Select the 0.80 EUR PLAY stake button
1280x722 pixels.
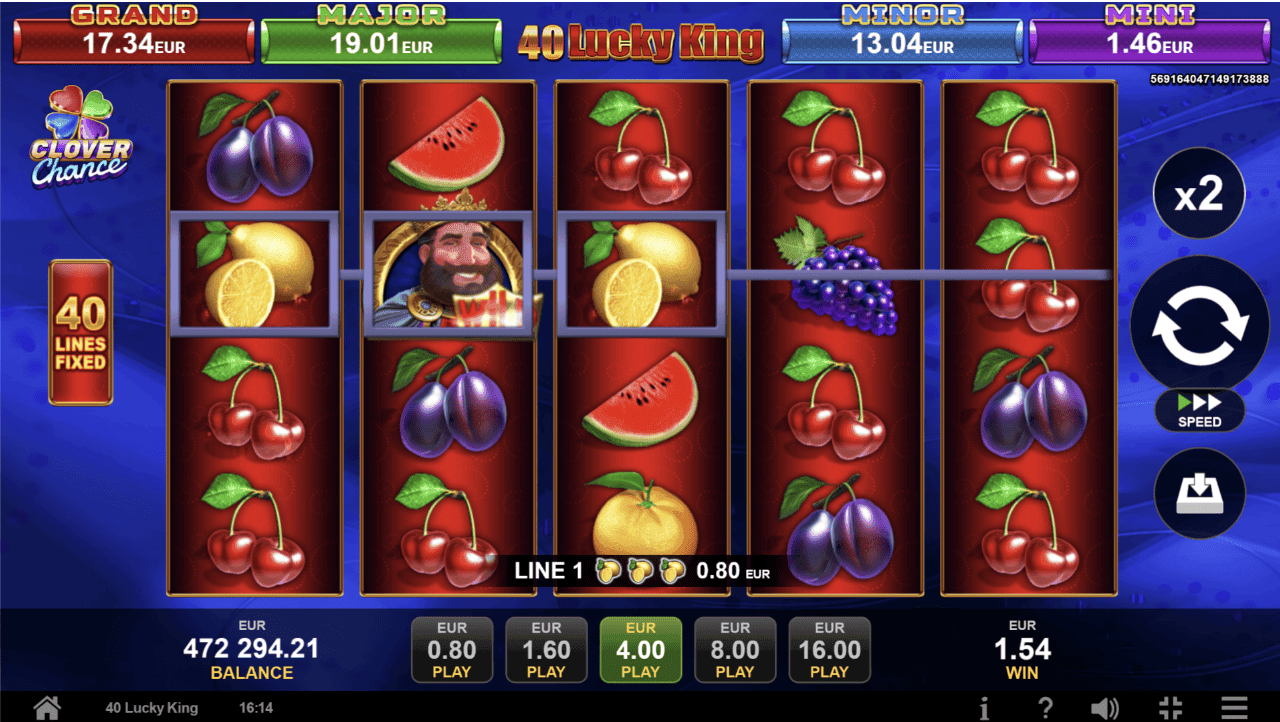(x=452, y=649)
